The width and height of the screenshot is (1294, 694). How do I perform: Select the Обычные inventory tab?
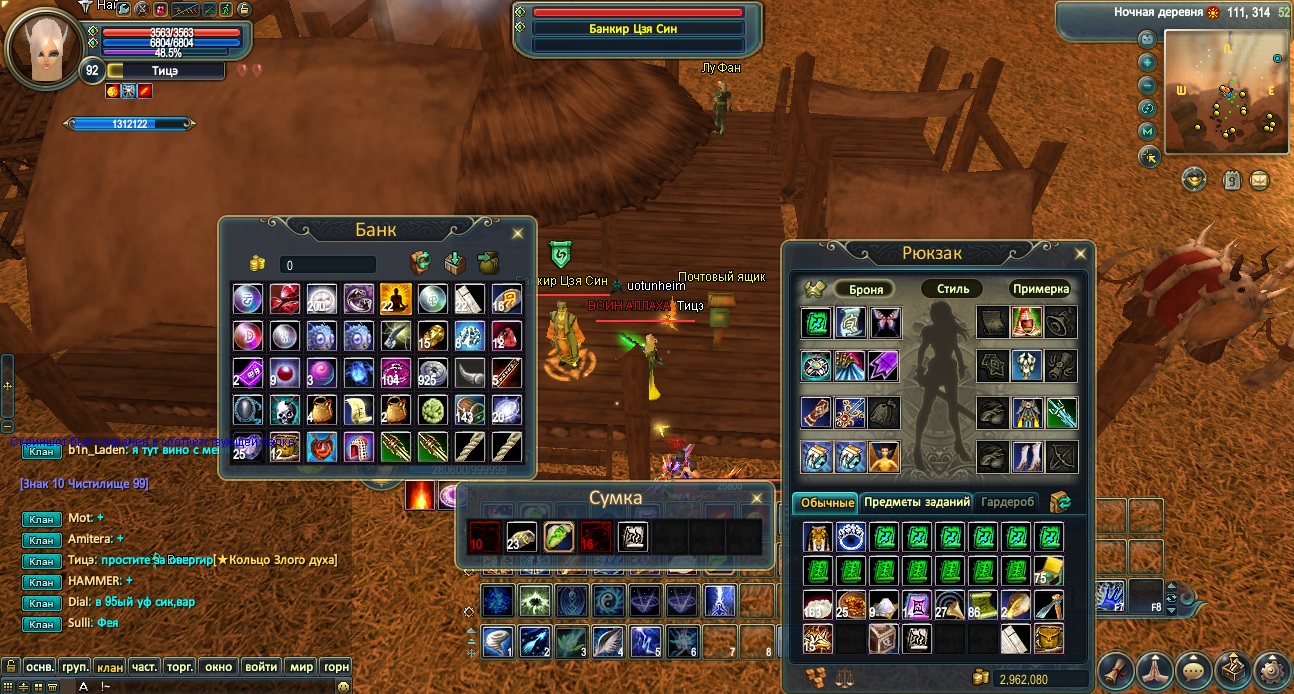click(x=825, y=502)
